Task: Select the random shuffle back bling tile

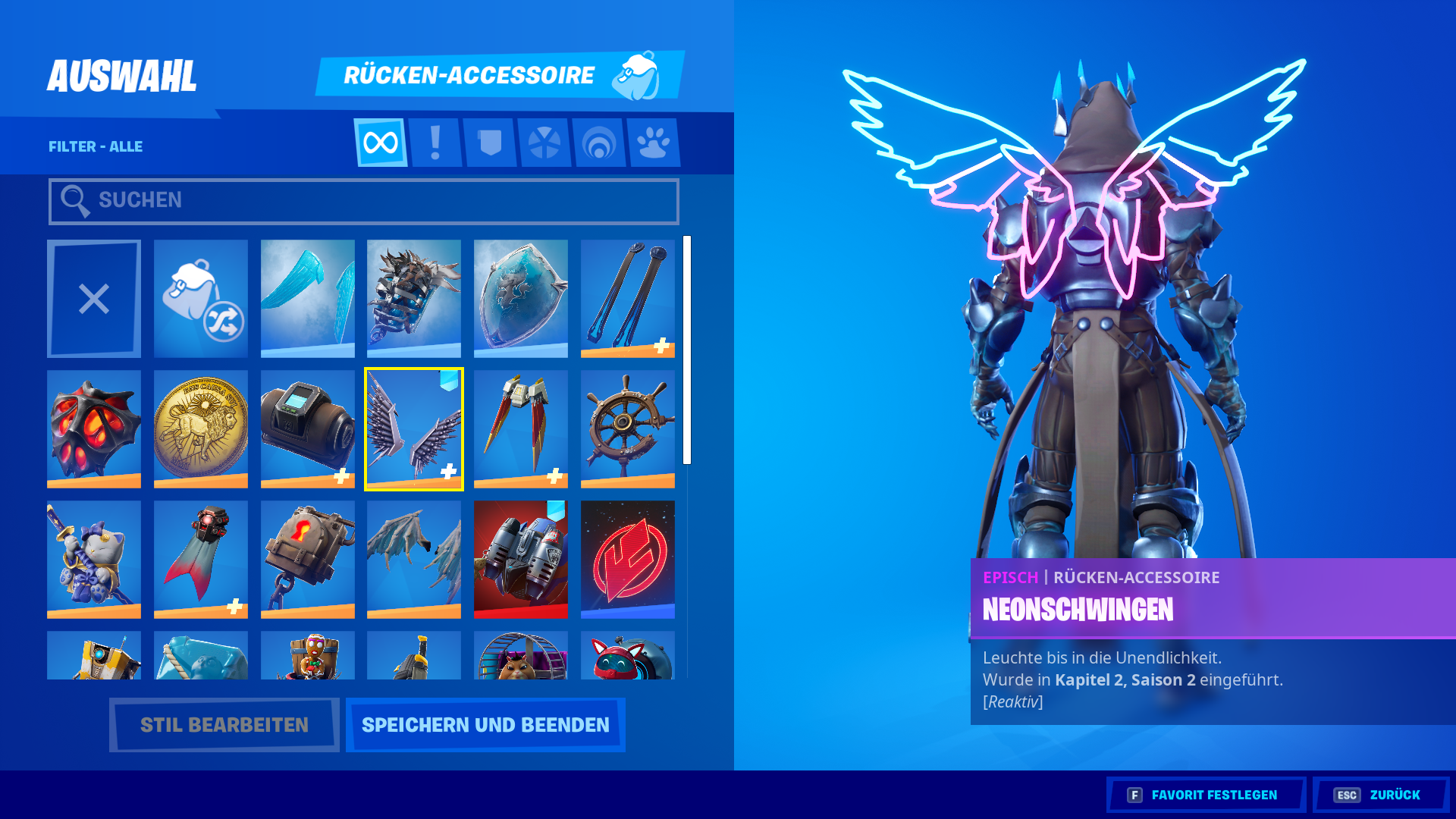Action: pos(200,297)
